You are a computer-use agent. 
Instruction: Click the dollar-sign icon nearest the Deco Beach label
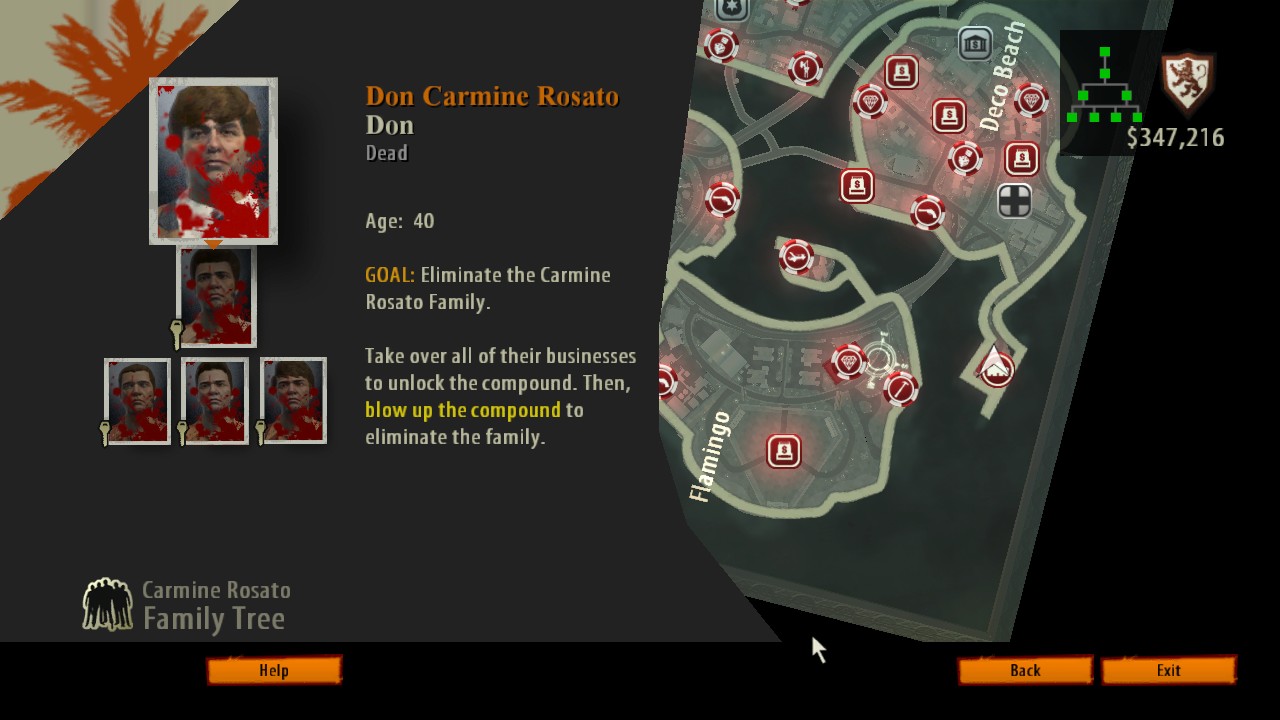coord(947,116)
